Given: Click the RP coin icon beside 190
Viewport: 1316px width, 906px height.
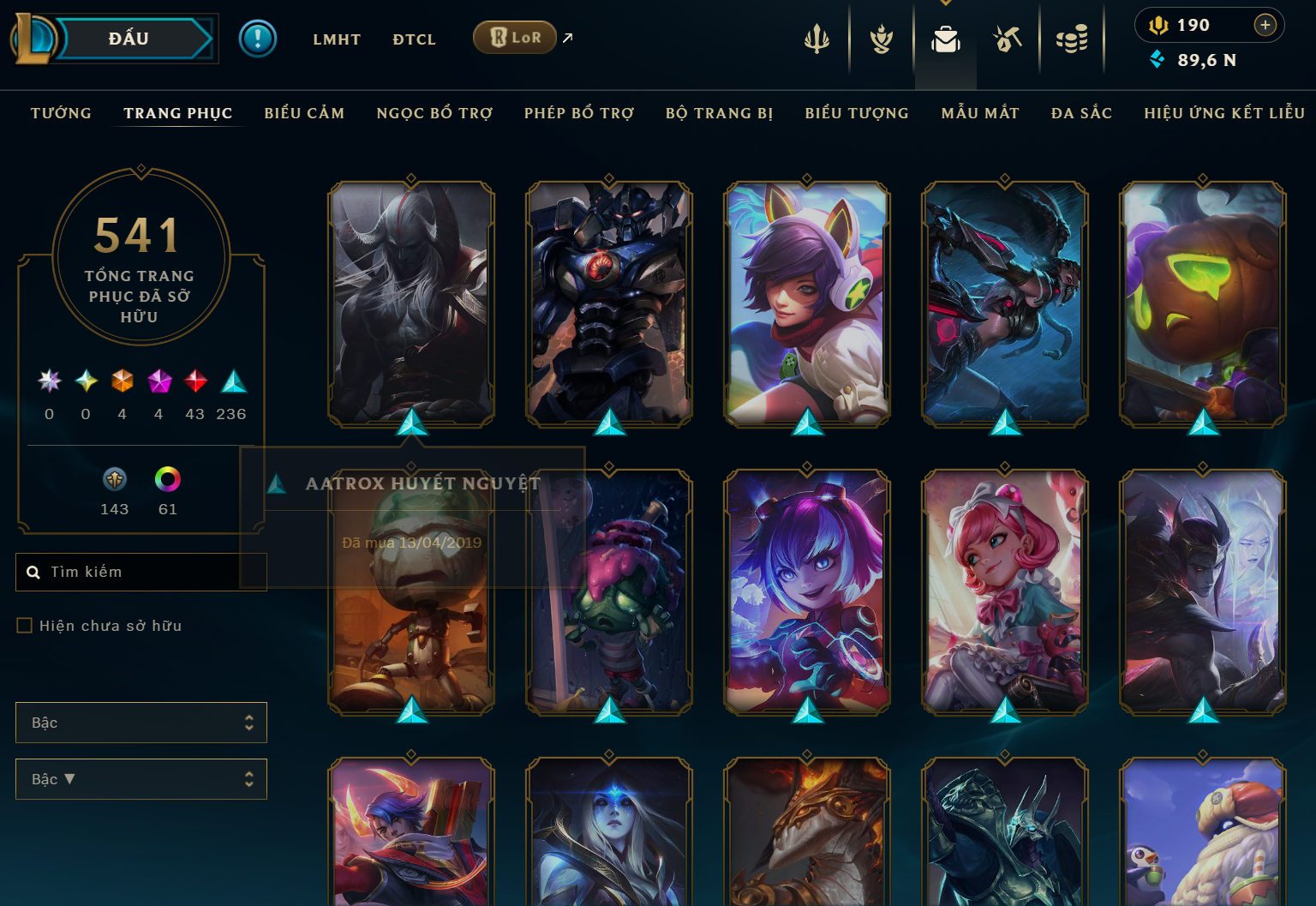Looking at the screenshot, I should 1158,25.
